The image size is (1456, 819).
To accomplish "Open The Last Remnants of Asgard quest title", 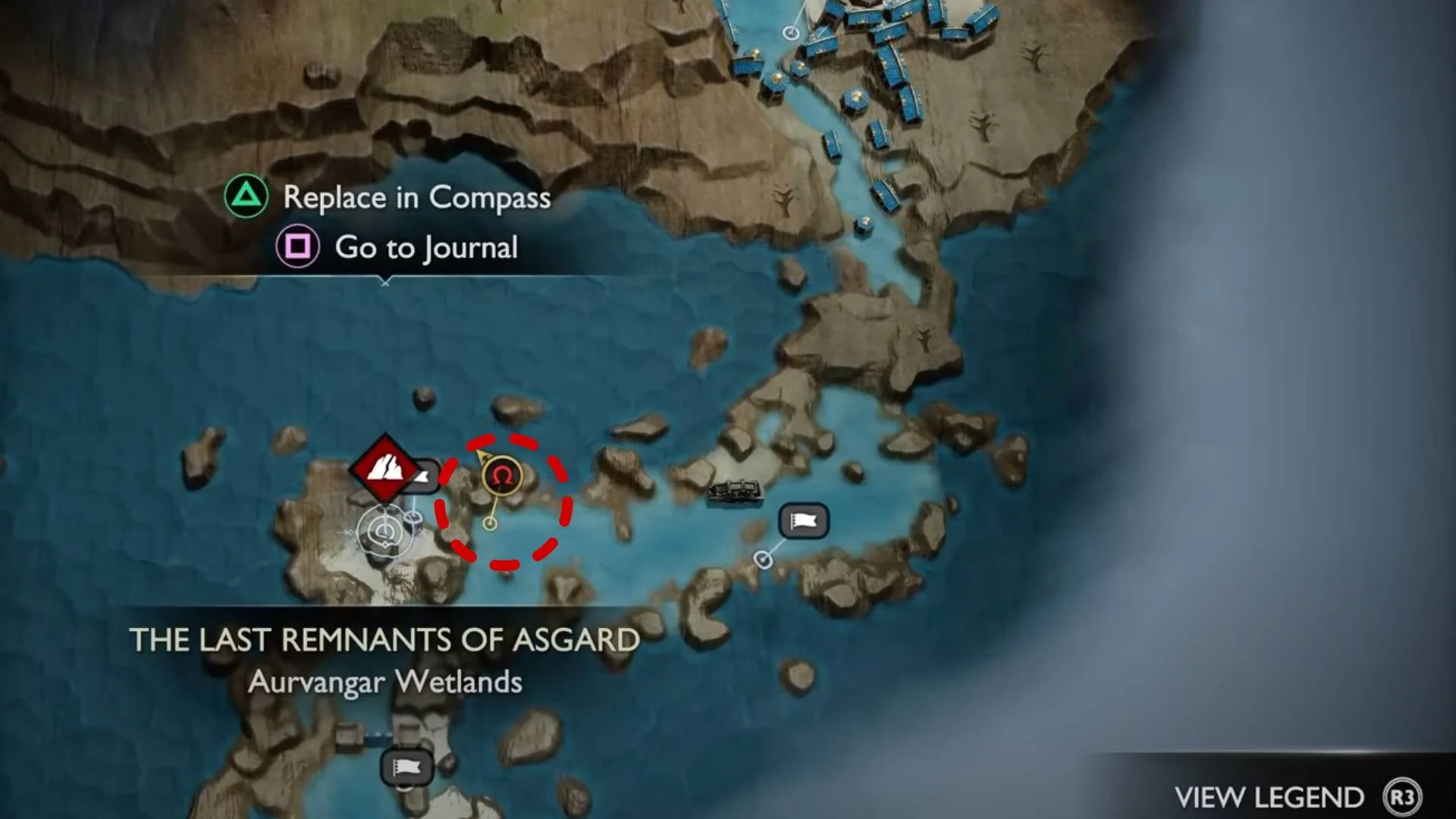I will point(386,639).
